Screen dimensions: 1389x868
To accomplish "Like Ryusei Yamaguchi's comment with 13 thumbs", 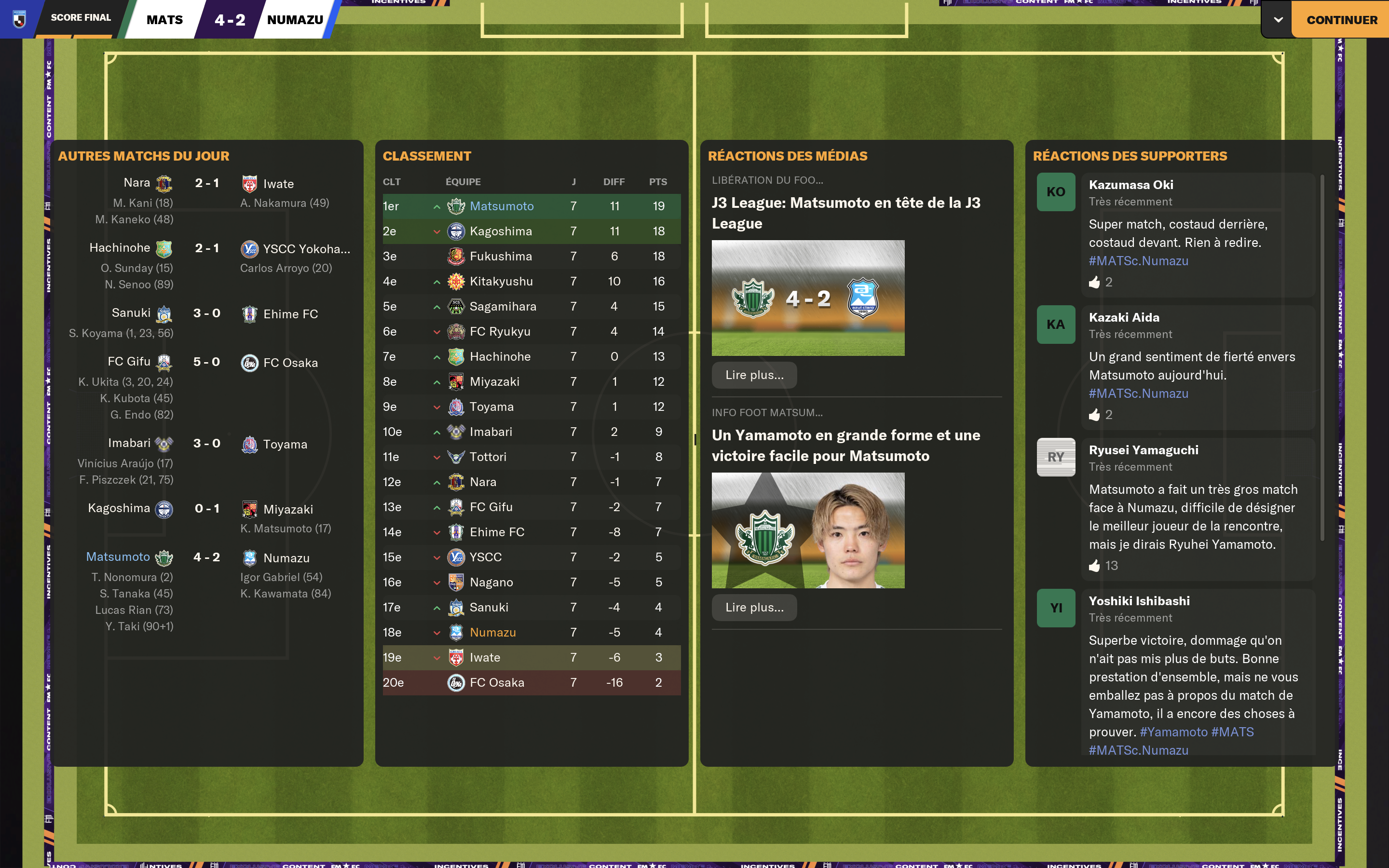I will point(1094,566).
